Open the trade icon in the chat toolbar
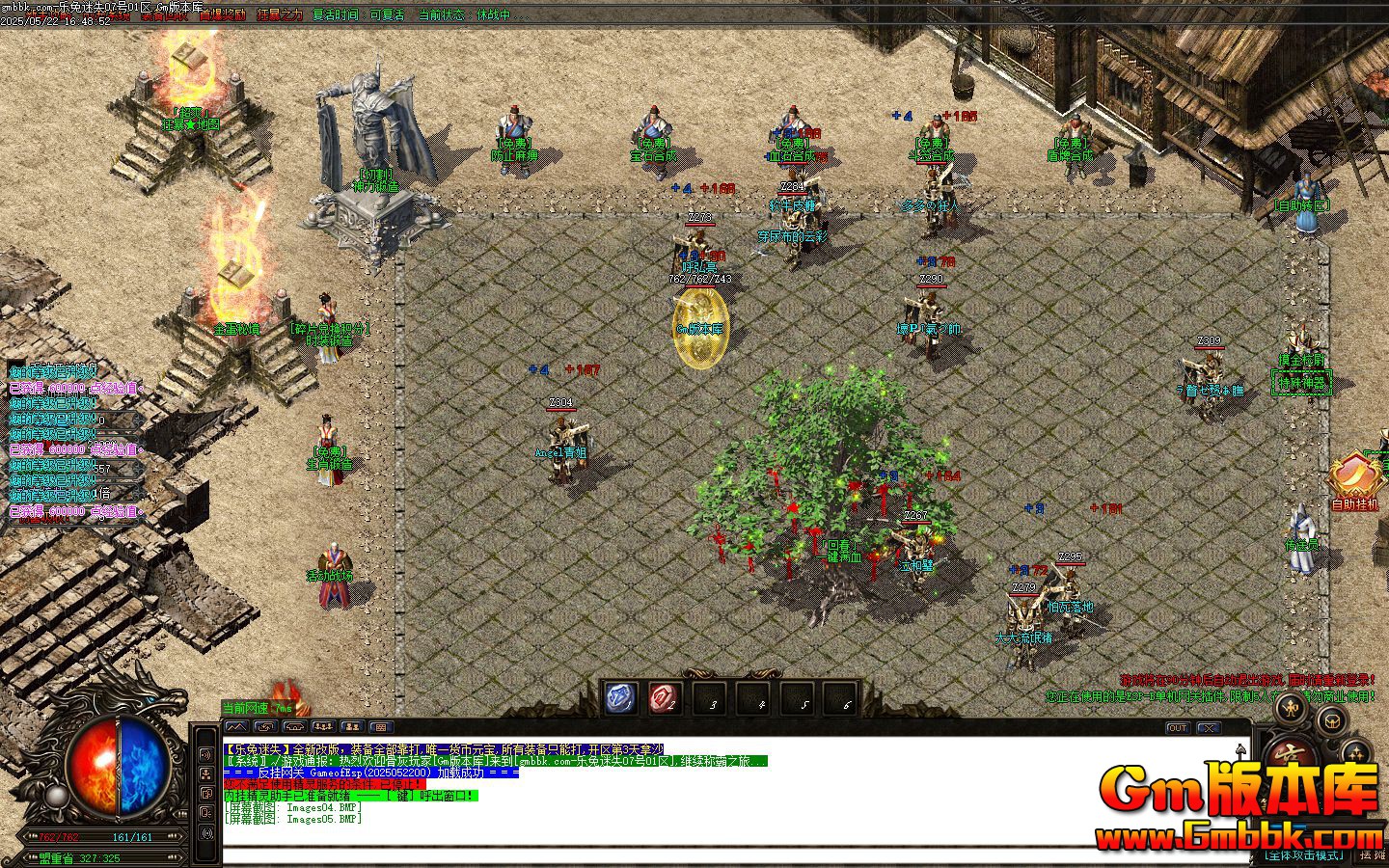This screenshot has height=868, width=1389. (x=266, y=726)
